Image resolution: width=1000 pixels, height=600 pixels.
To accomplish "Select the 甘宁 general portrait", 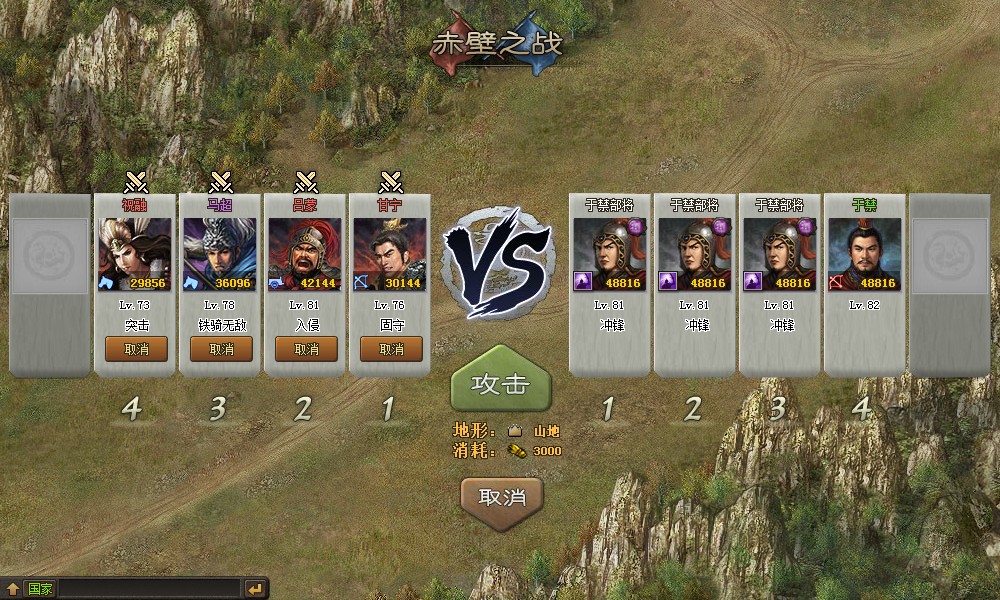I will (391, 253).
